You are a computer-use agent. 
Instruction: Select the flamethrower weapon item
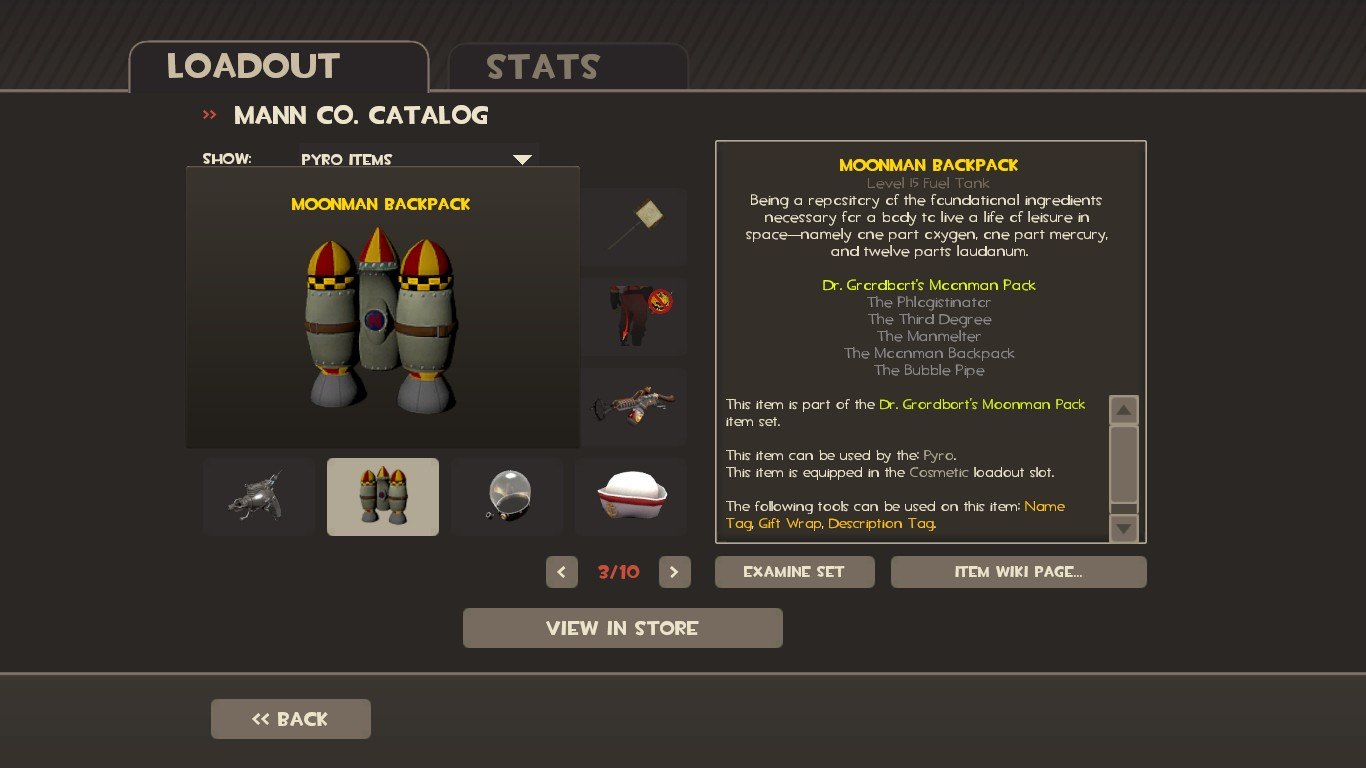[x=633, y=406]
